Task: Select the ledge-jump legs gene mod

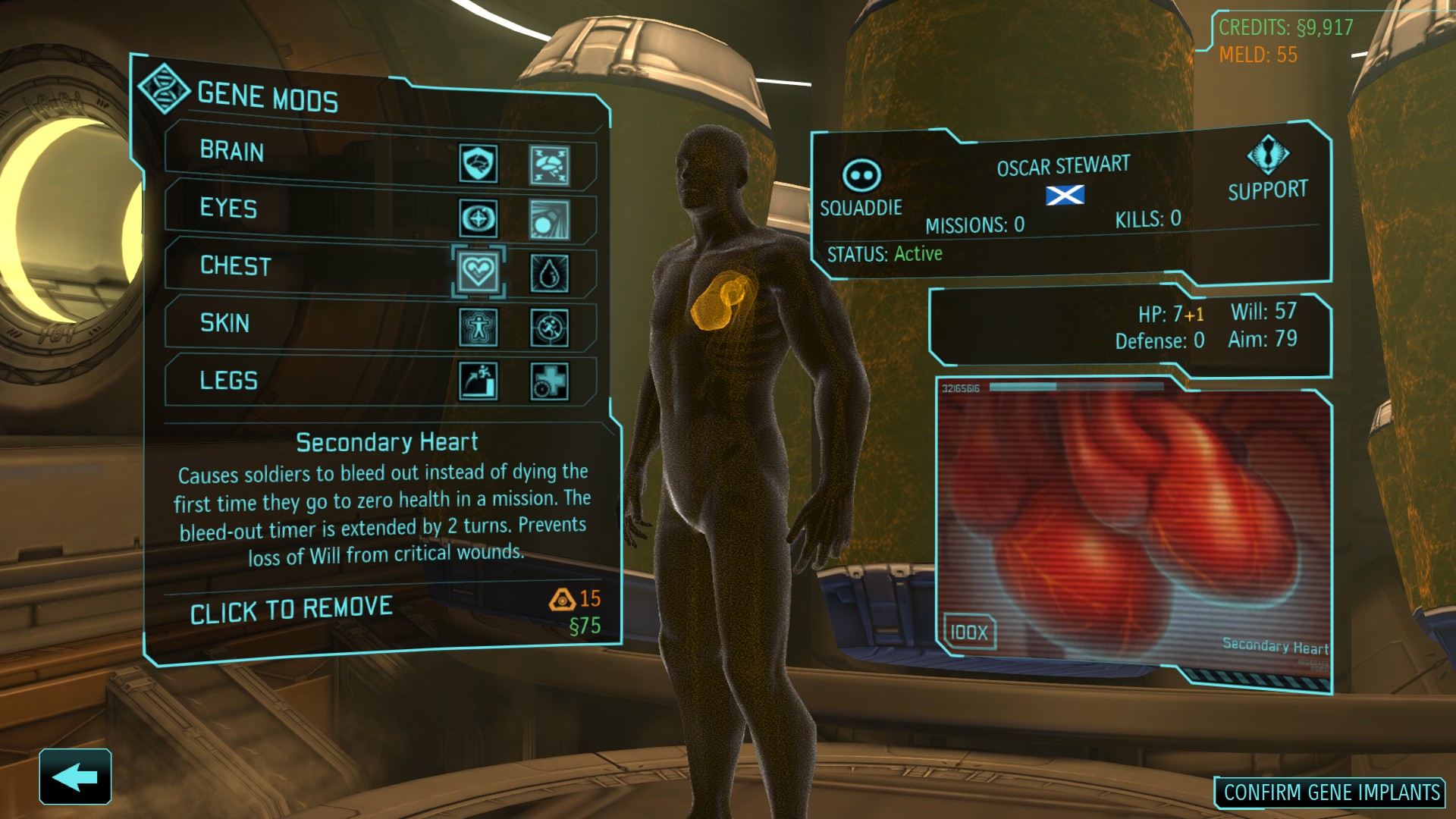Action: pyautogui.click(x=479, y=380)
